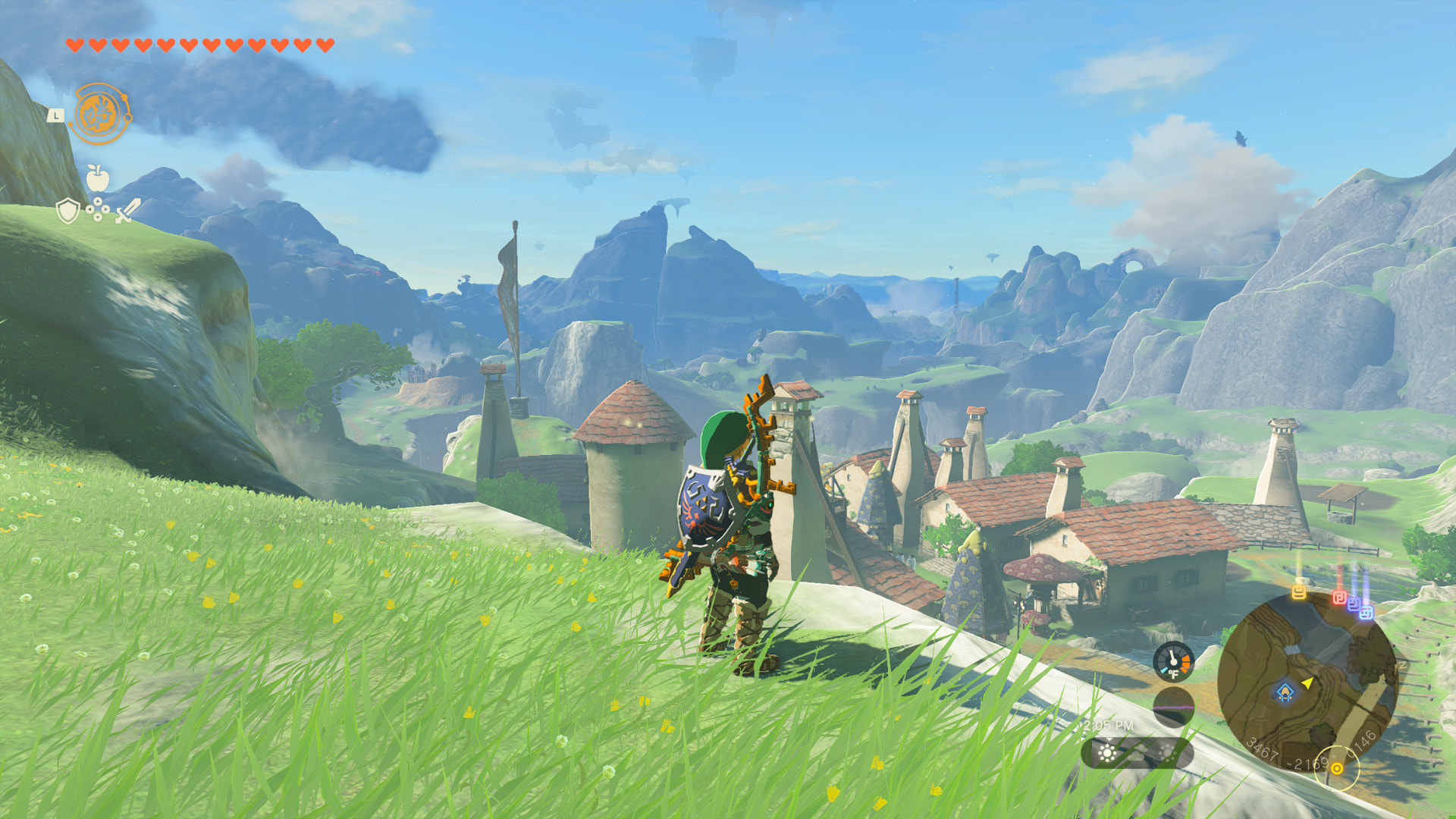Image resolution: width=1456 pixels, height=819 pixels.
Task: Select the yellow ring objective marker on minimap
Action: [1337, 768]
